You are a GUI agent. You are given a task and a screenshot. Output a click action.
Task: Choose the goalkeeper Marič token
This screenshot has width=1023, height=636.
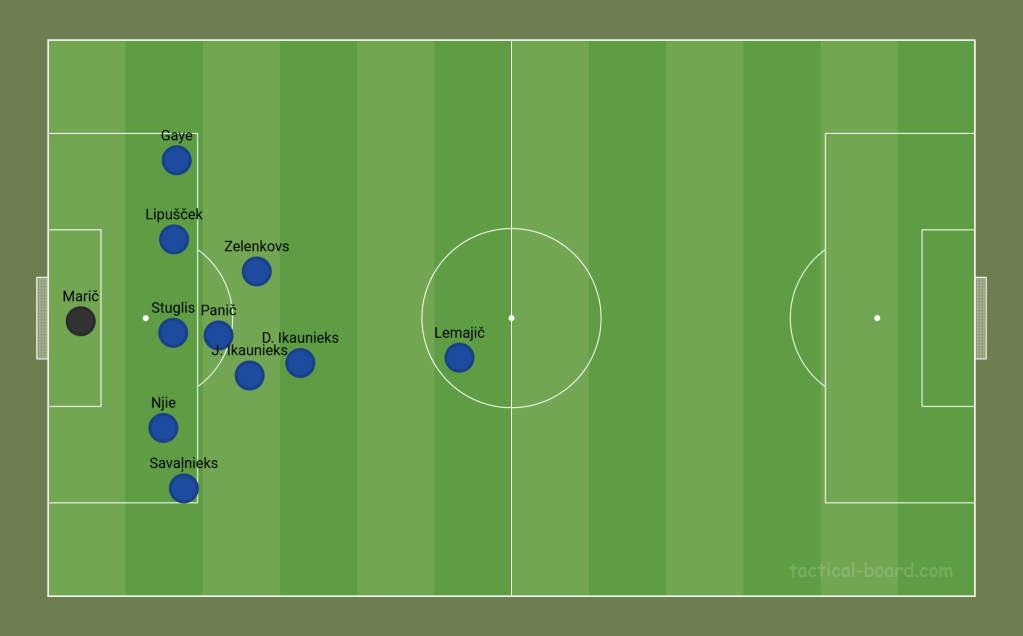81,321
